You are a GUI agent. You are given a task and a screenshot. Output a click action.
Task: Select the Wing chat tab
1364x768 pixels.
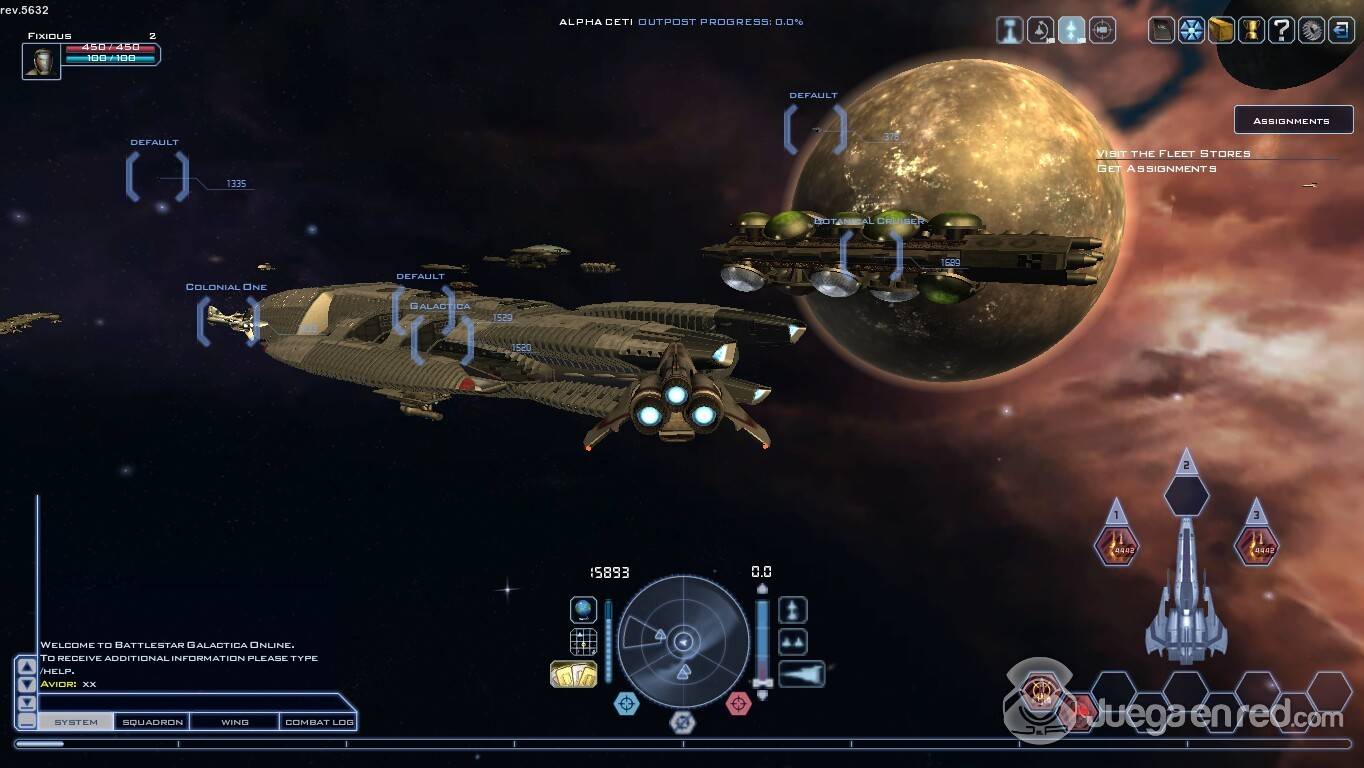click(x=234, y=721)
